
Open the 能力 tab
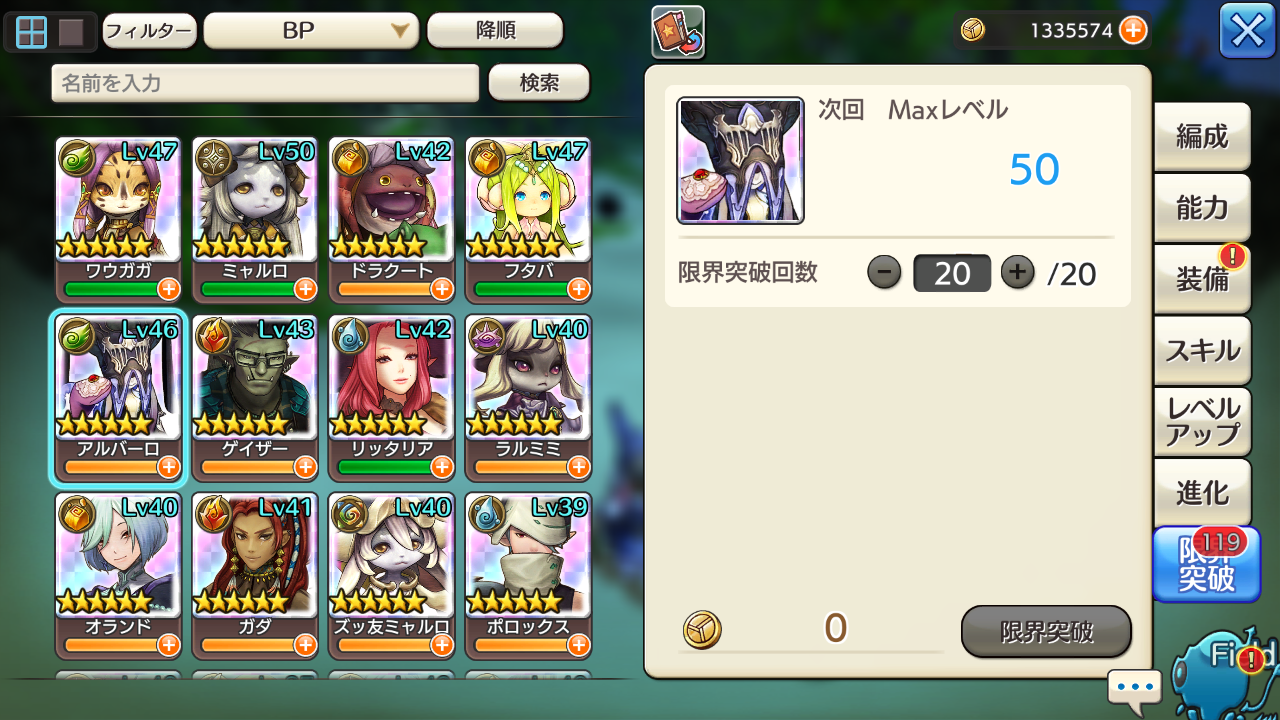(1202, 208)
